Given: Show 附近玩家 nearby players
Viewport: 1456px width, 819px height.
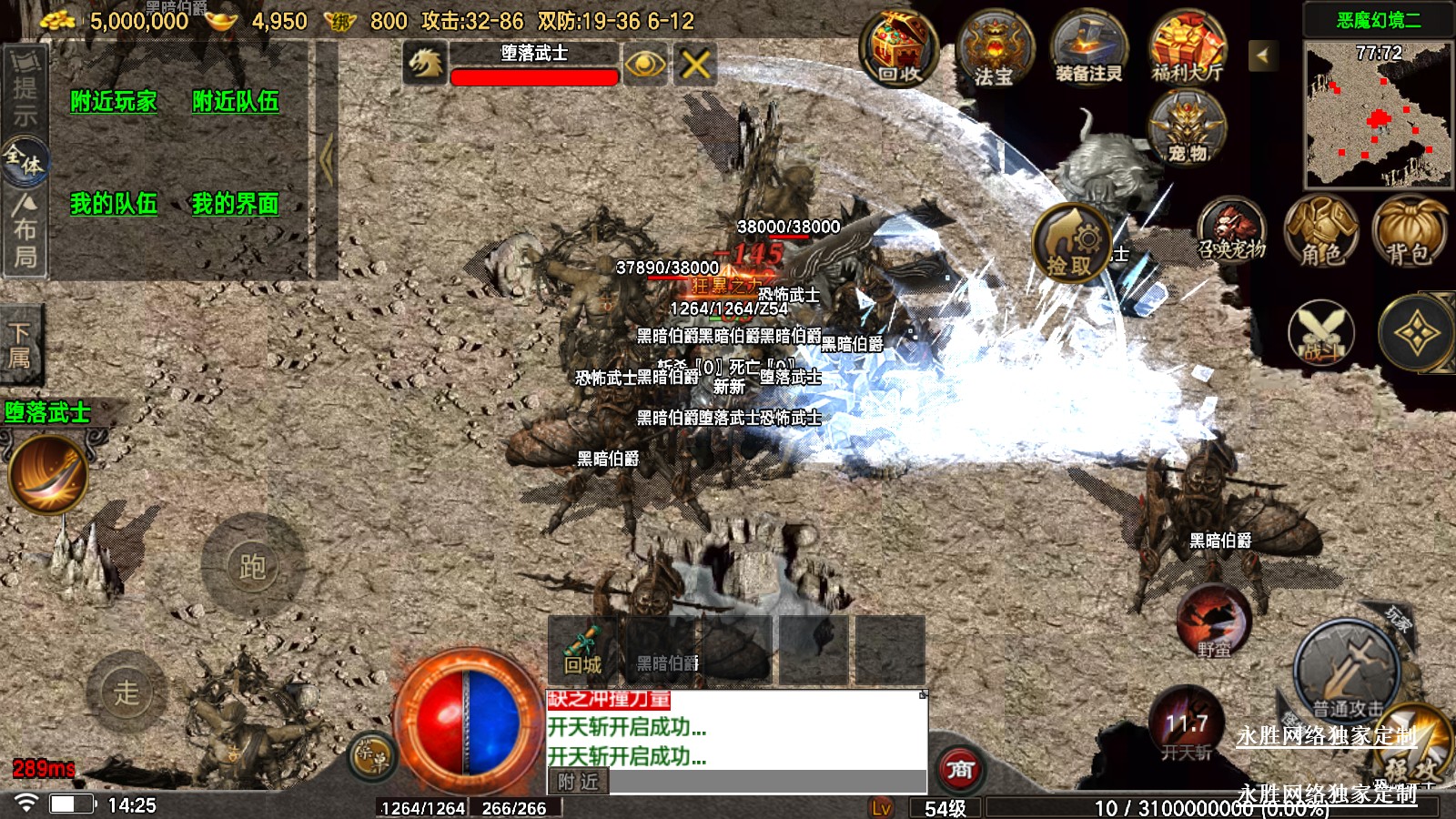Looking at the screenshot, I should (114, 101).
